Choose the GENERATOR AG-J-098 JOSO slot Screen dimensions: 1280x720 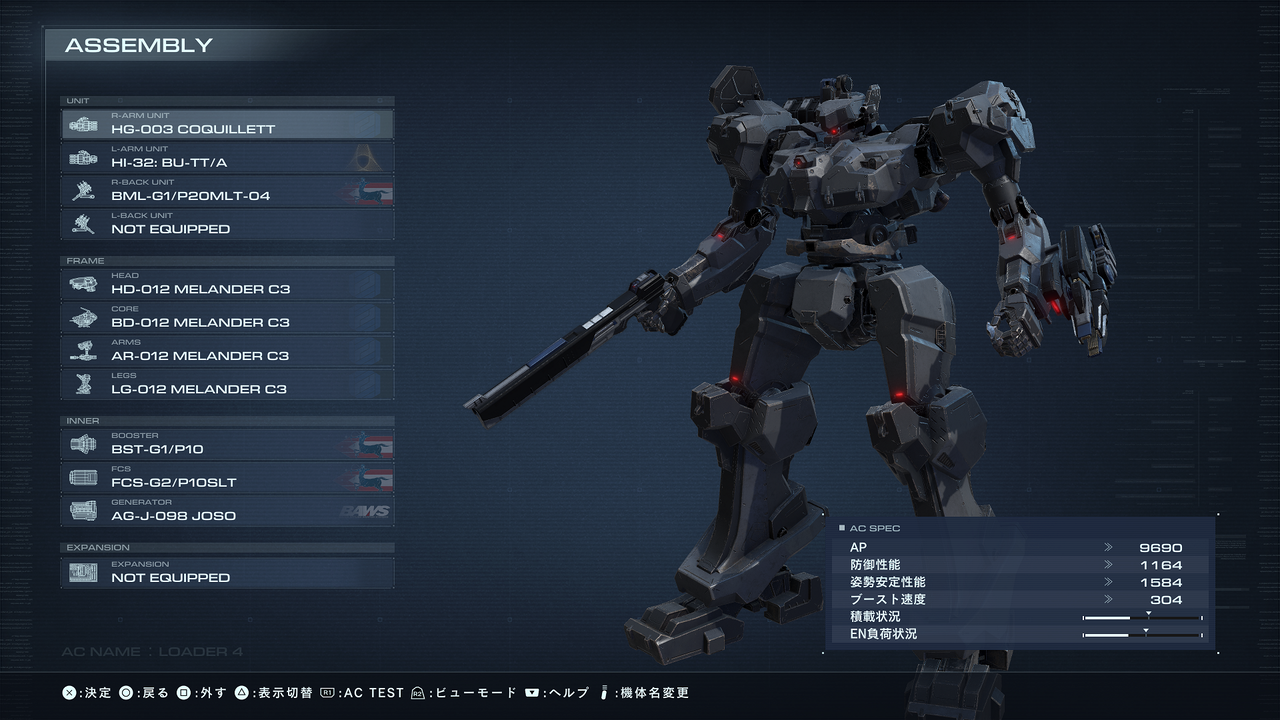click(227, 511)
